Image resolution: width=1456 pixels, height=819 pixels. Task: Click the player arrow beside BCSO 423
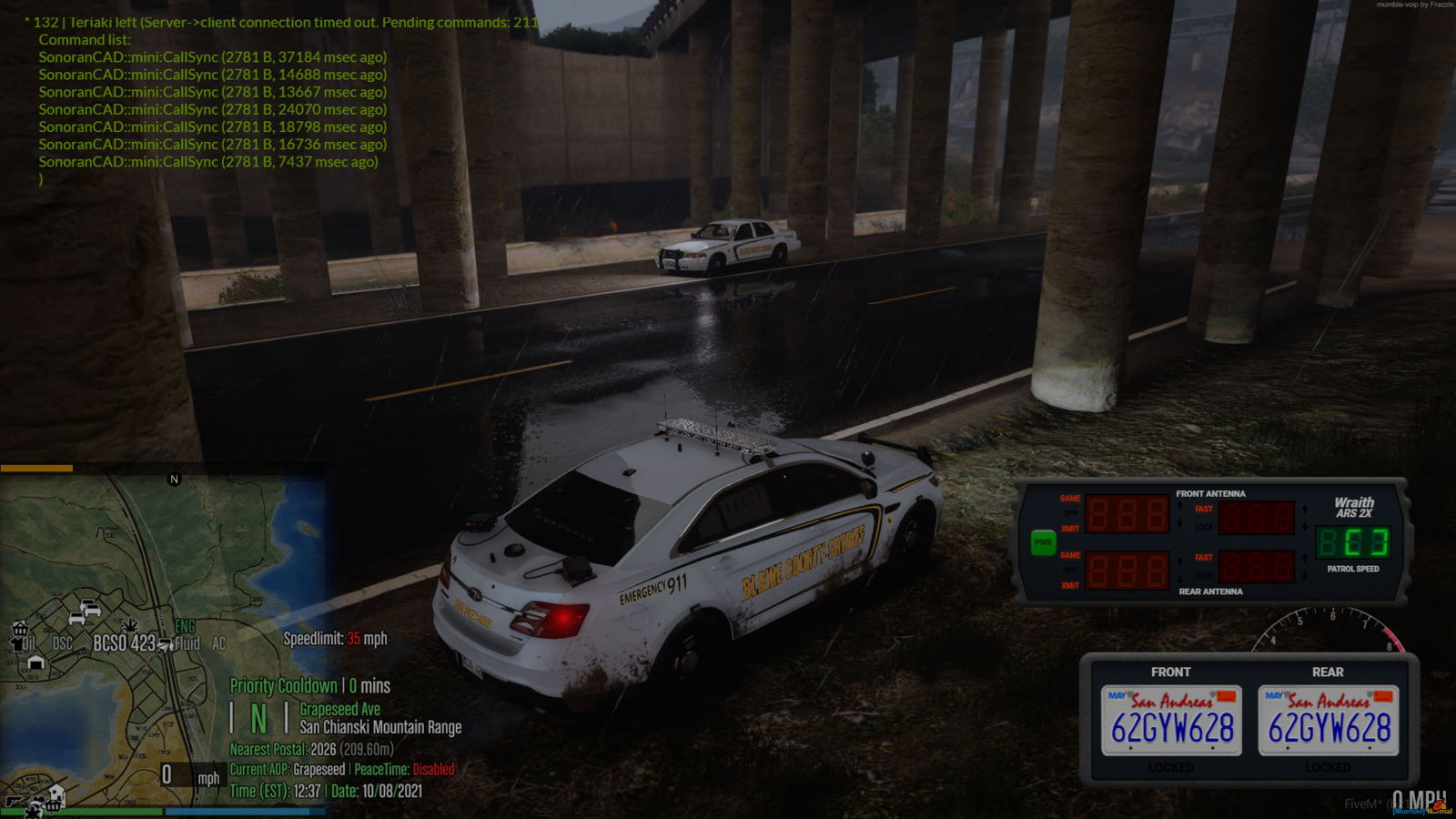pyautogui.click(x=164, y=644)
